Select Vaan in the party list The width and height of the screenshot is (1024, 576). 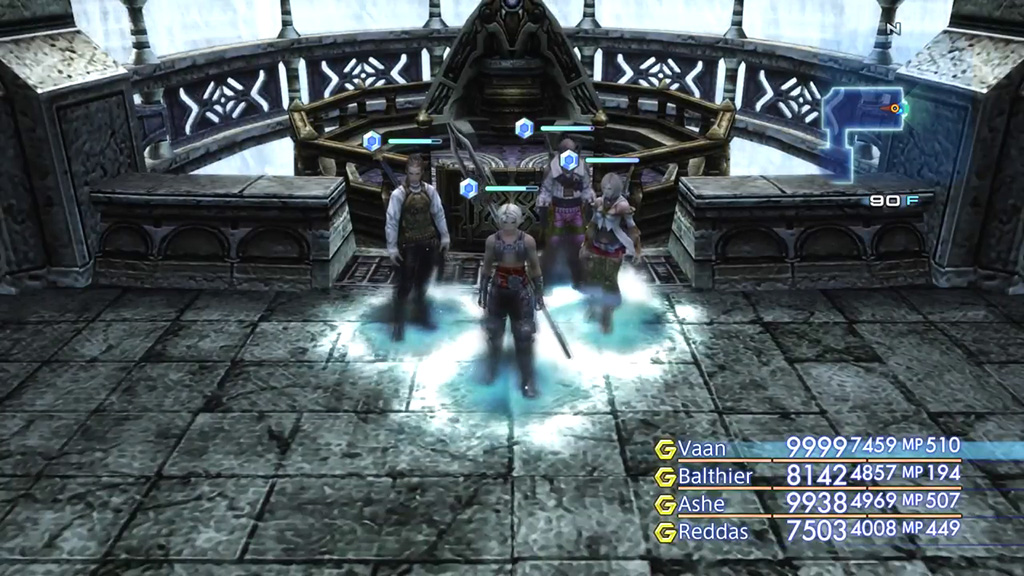(702, 448)
